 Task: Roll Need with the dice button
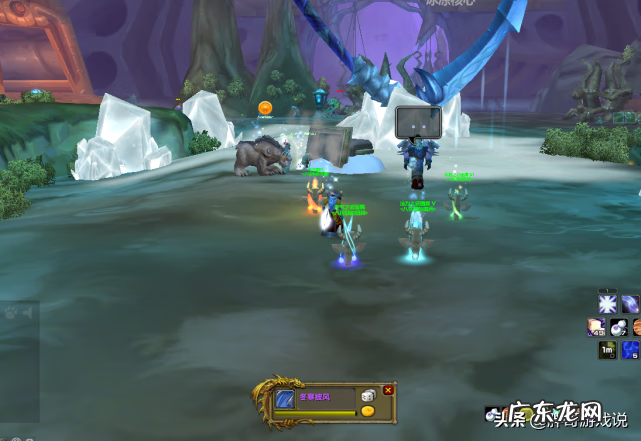368,396
